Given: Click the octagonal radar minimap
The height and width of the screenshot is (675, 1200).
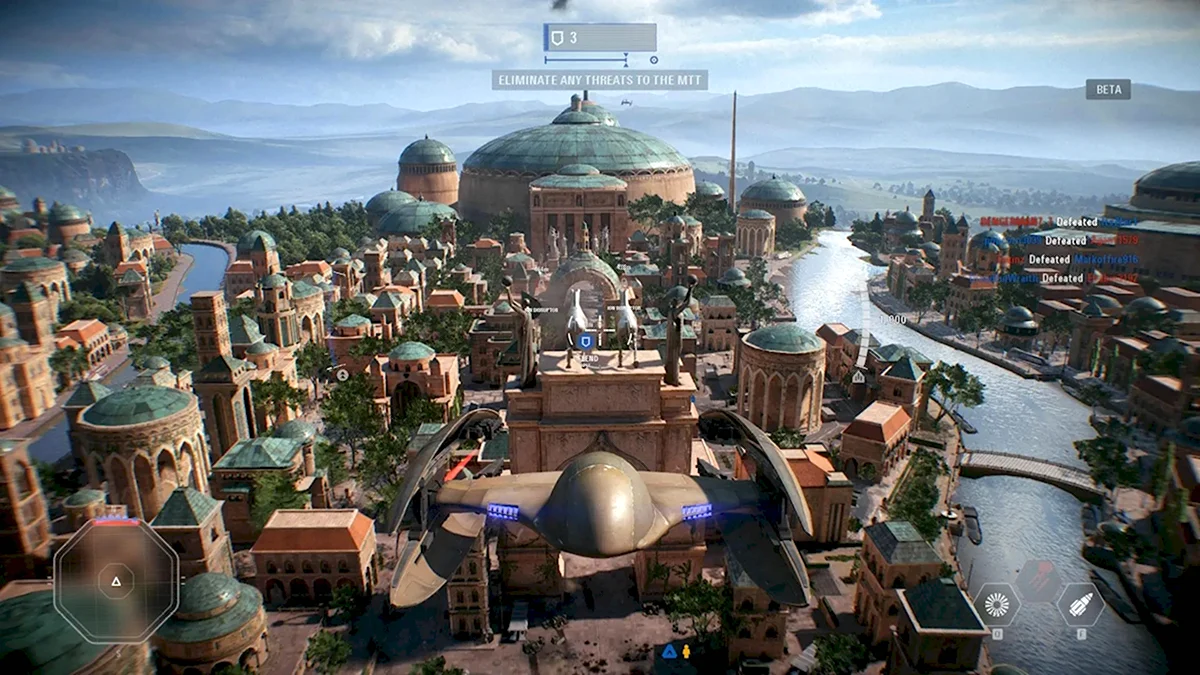Looking at the screenshot, I should tap(116, 580).
